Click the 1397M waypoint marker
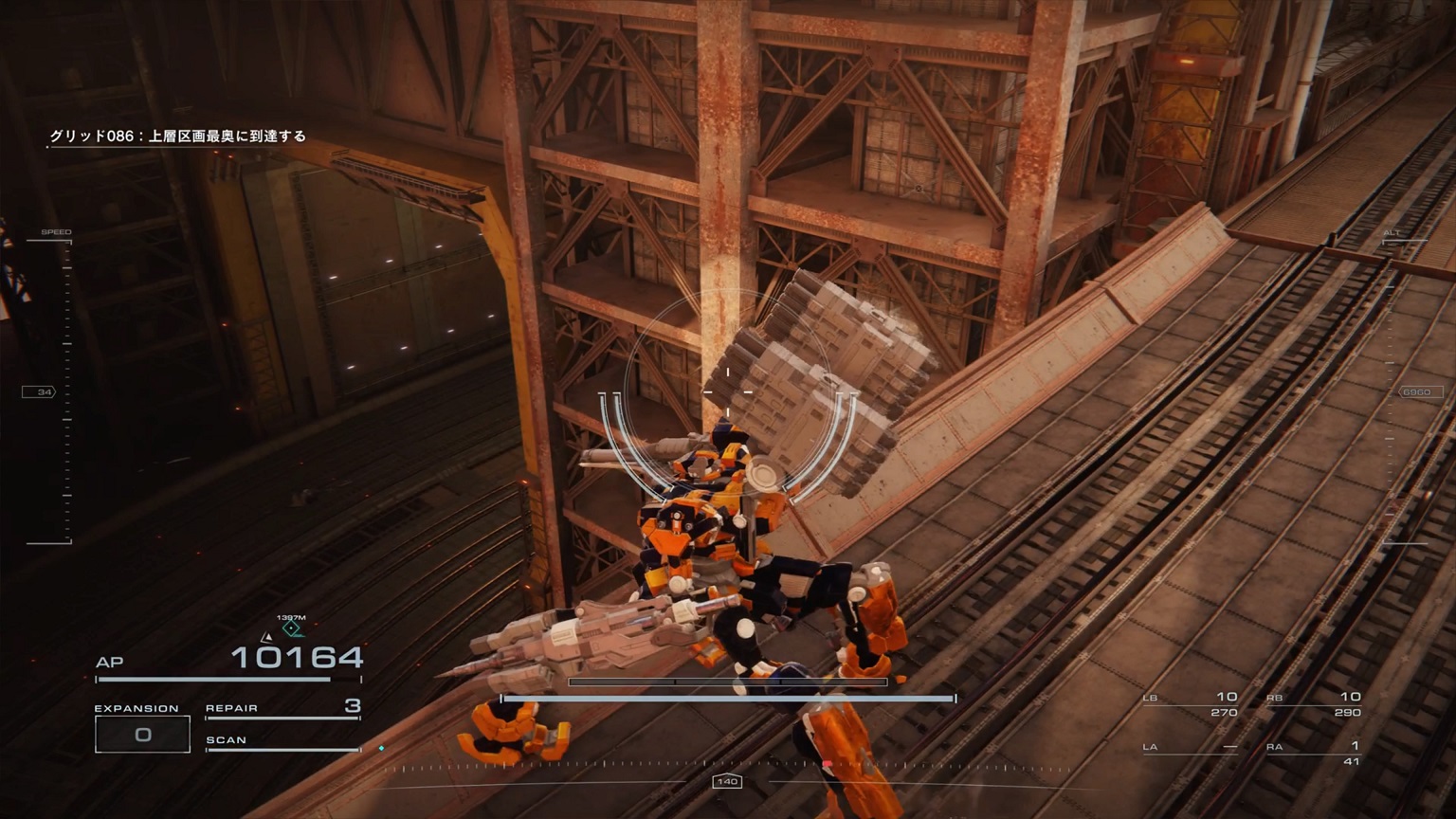Viewport: 1456px width, 819px height. click(292, 628)
